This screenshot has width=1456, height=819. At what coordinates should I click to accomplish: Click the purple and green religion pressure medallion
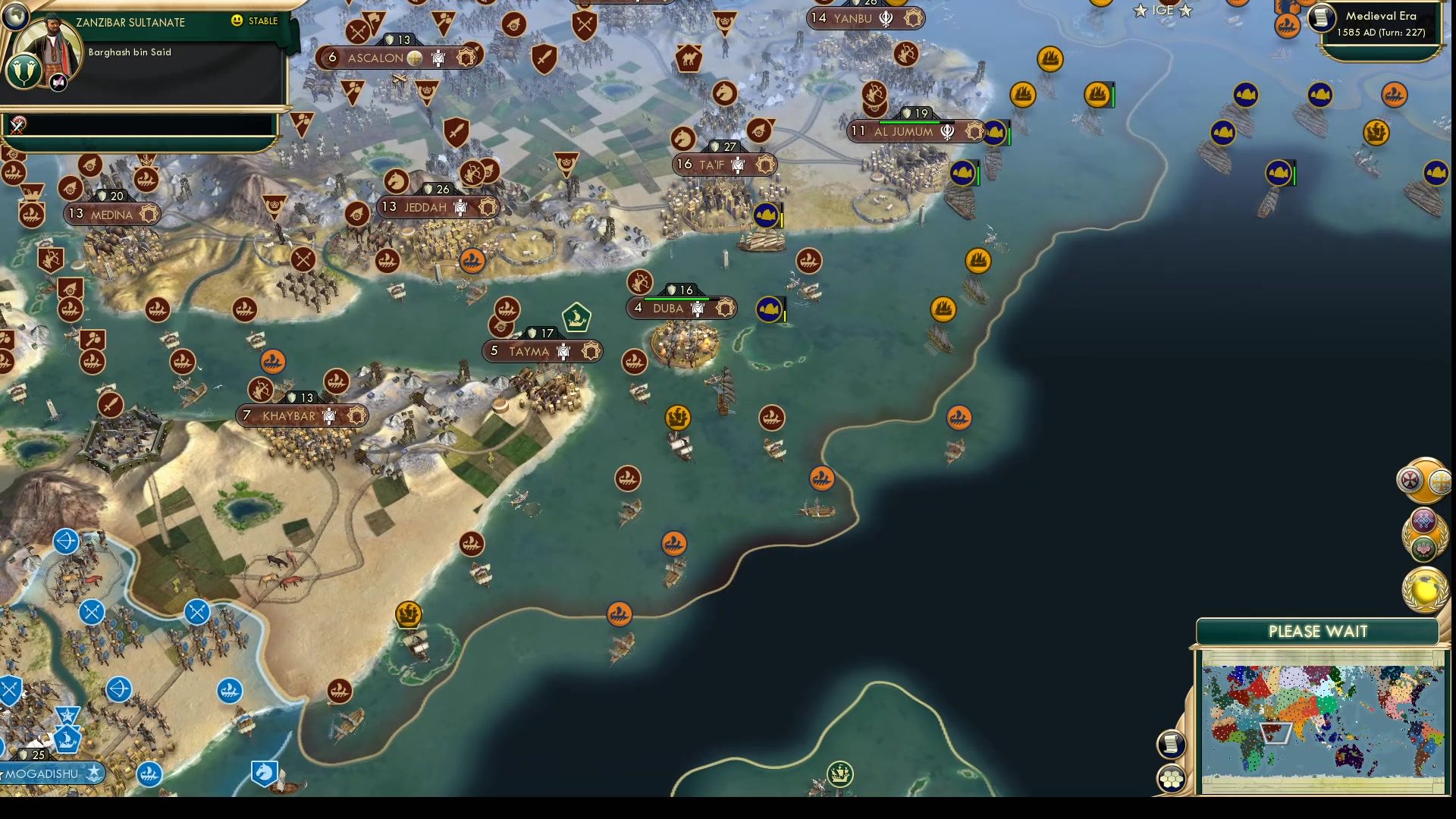(1426, 535)
